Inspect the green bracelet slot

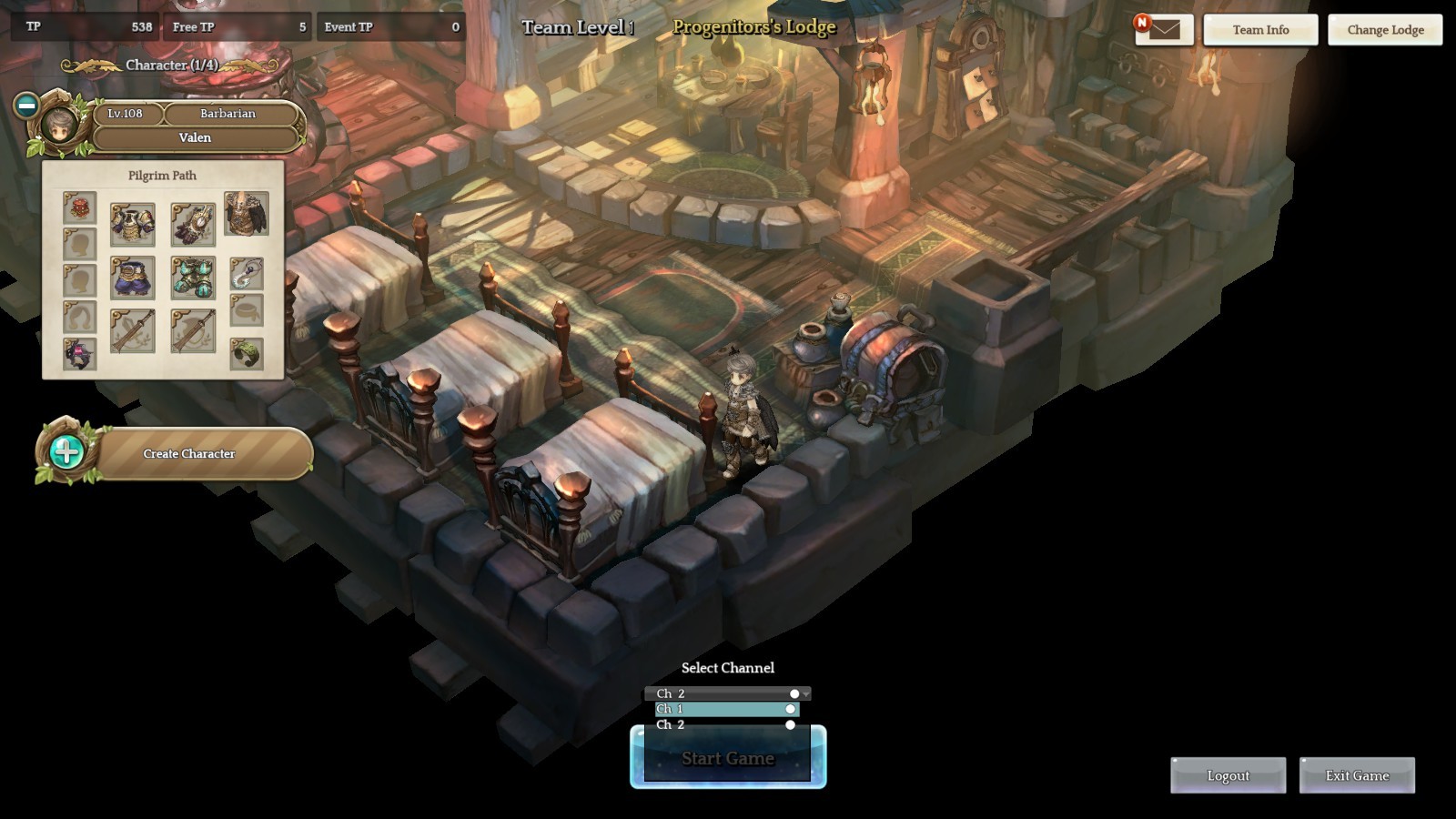coord(247,353)
